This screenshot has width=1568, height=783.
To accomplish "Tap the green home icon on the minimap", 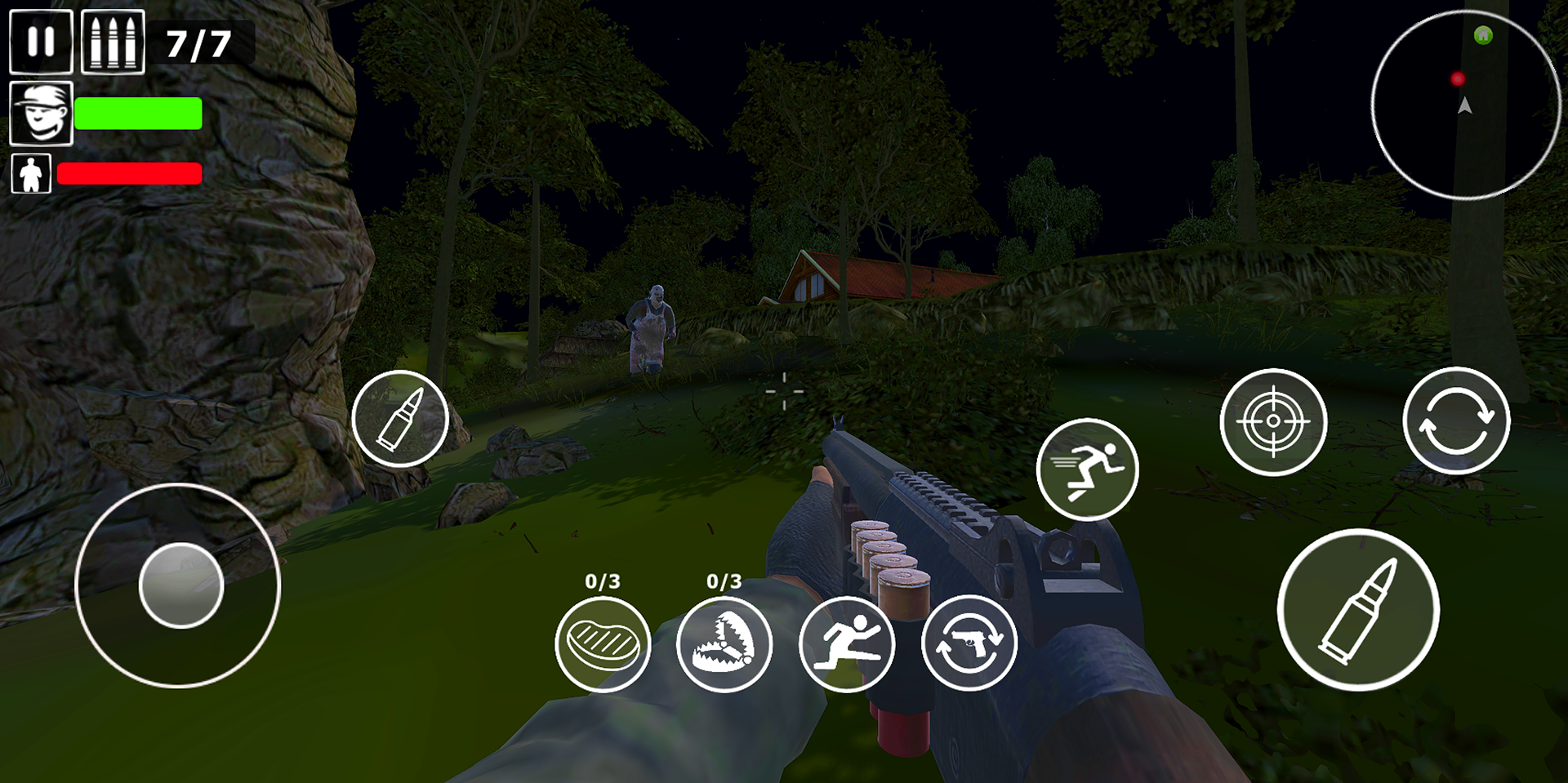I will (1483, 36).
